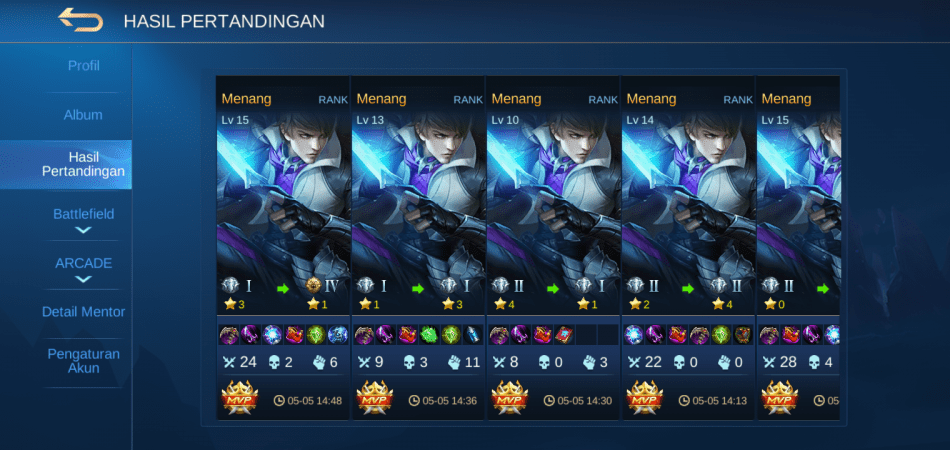
Task: Open Pengaturan Akun settings
Action: coord(83,361)
